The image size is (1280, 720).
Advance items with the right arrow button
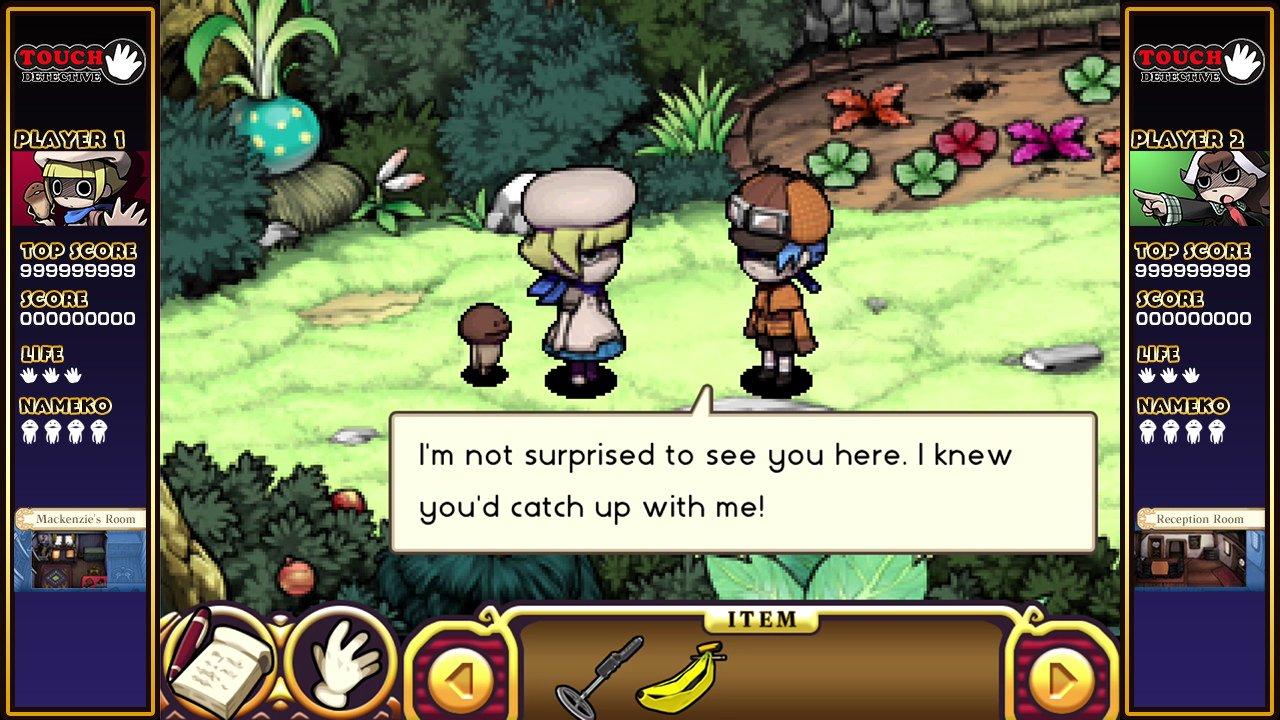(x=1062, y=679)
